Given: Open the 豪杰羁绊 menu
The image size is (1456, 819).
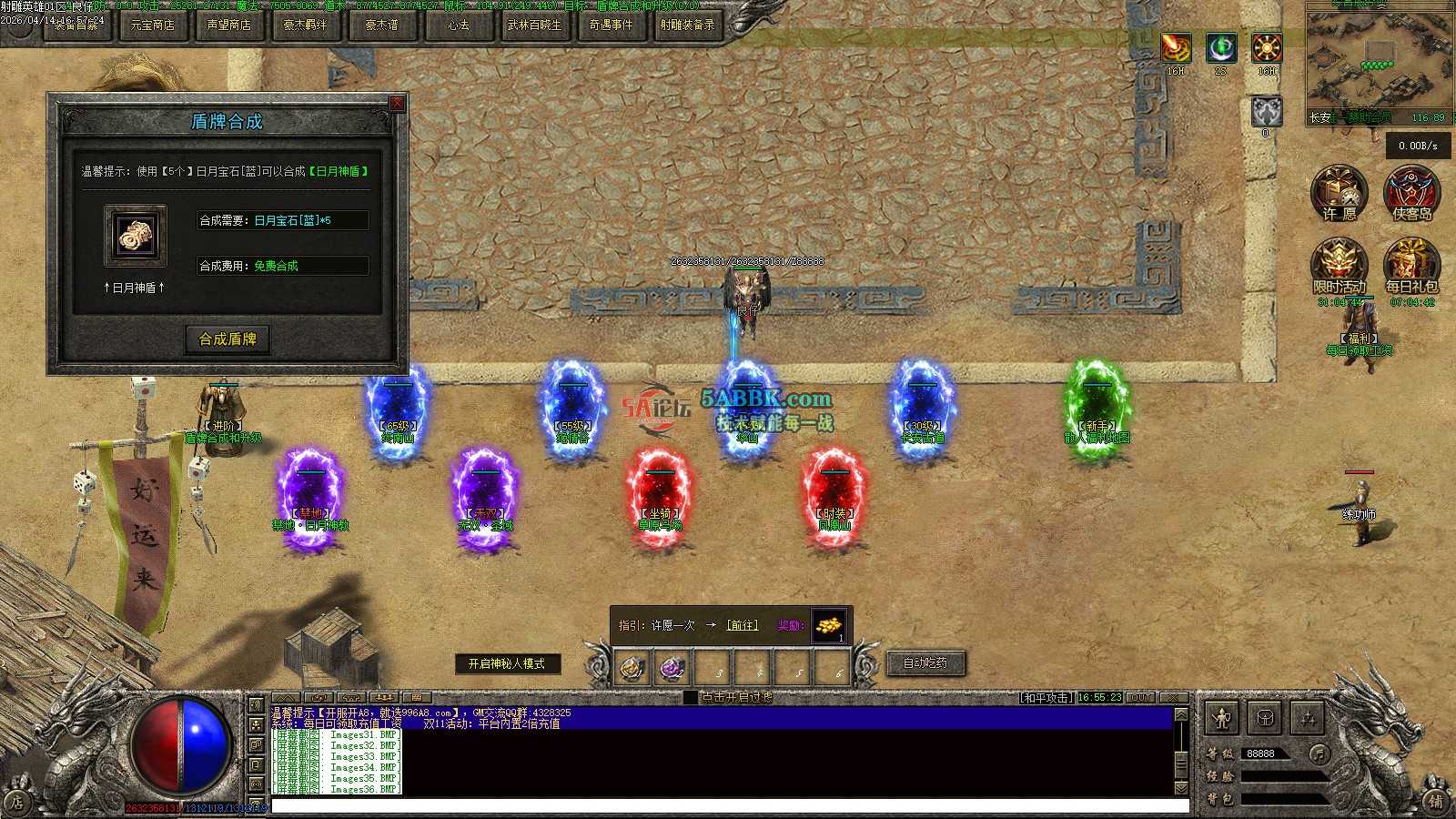Looking at the screenshot, I should point(305,25).
